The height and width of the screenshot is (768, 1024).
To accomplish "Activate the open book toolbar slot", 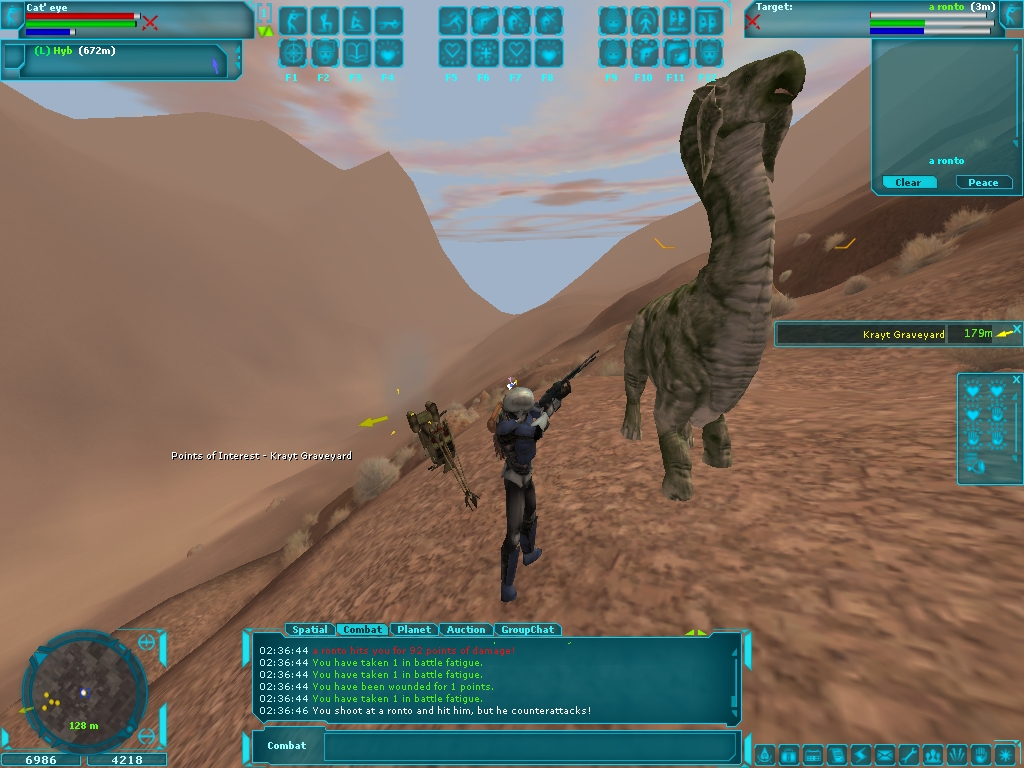I will 357,52.
